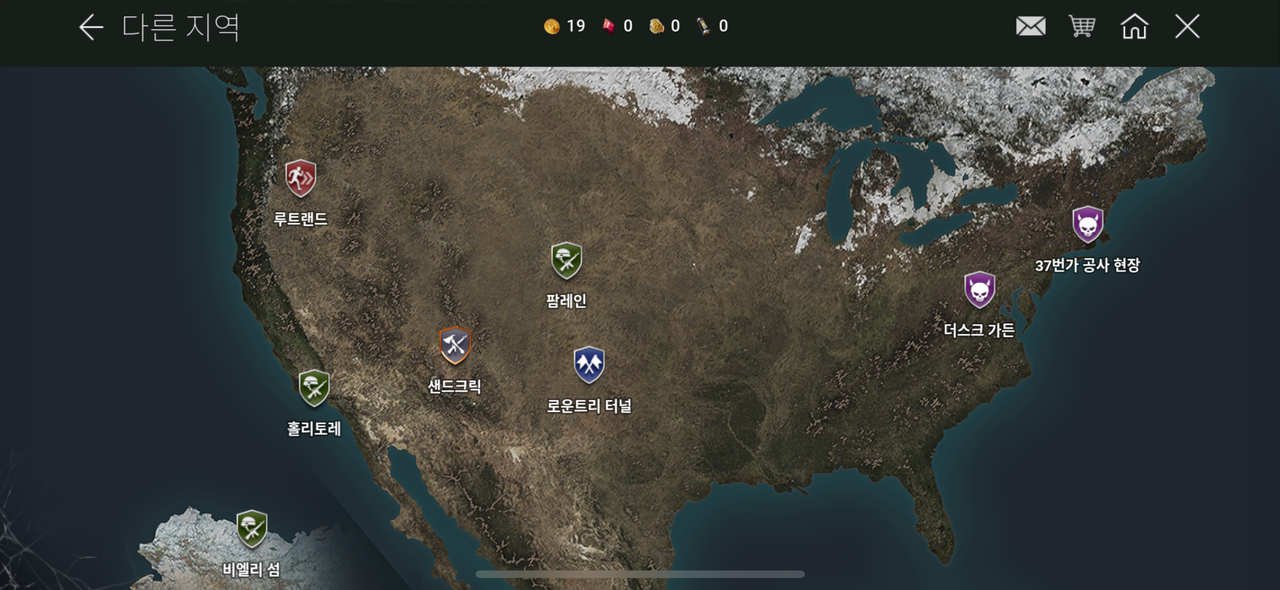Open the shopping cart store
The height and width of the screenshot is (590, 1280).
coord(1082,27)
